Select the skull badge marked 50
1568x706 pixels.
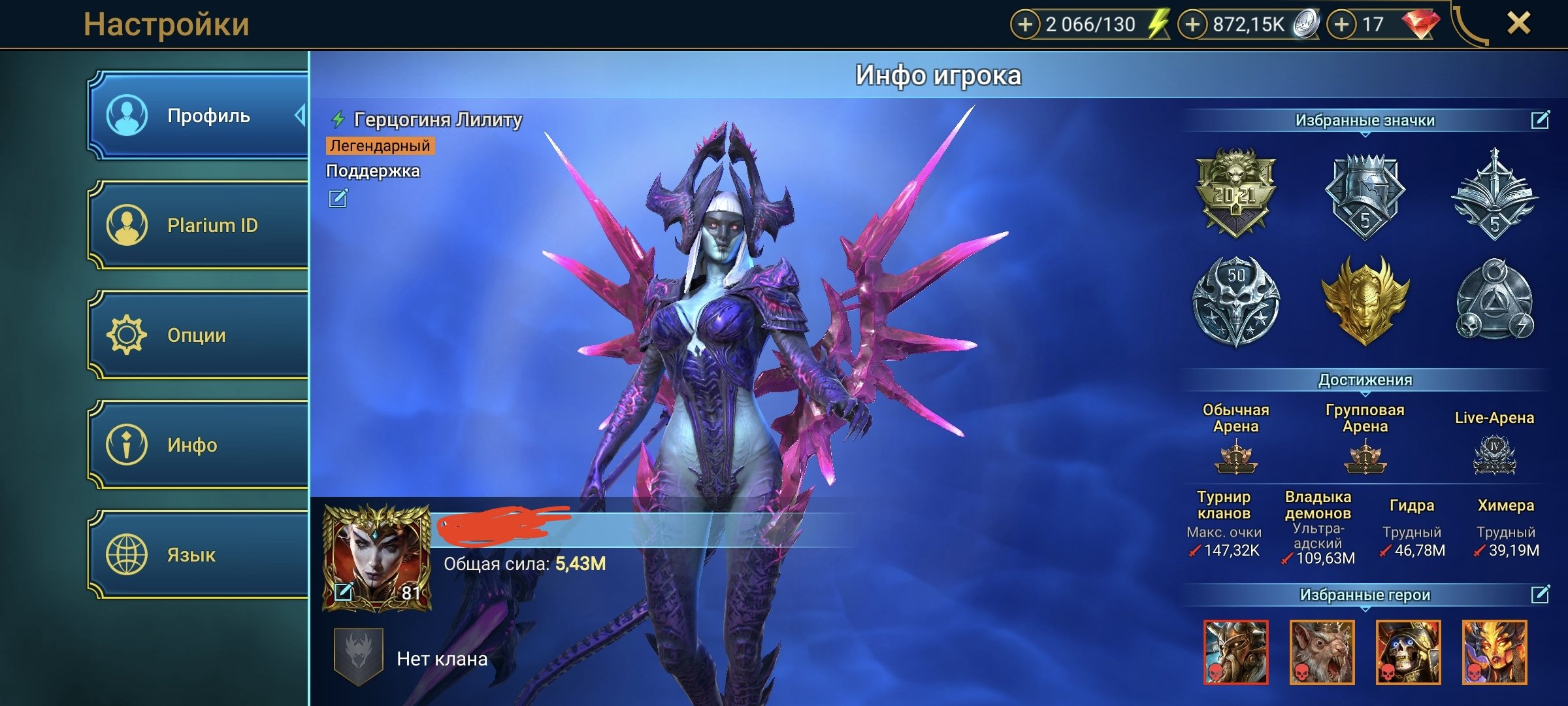click(x=1235, y=301)
